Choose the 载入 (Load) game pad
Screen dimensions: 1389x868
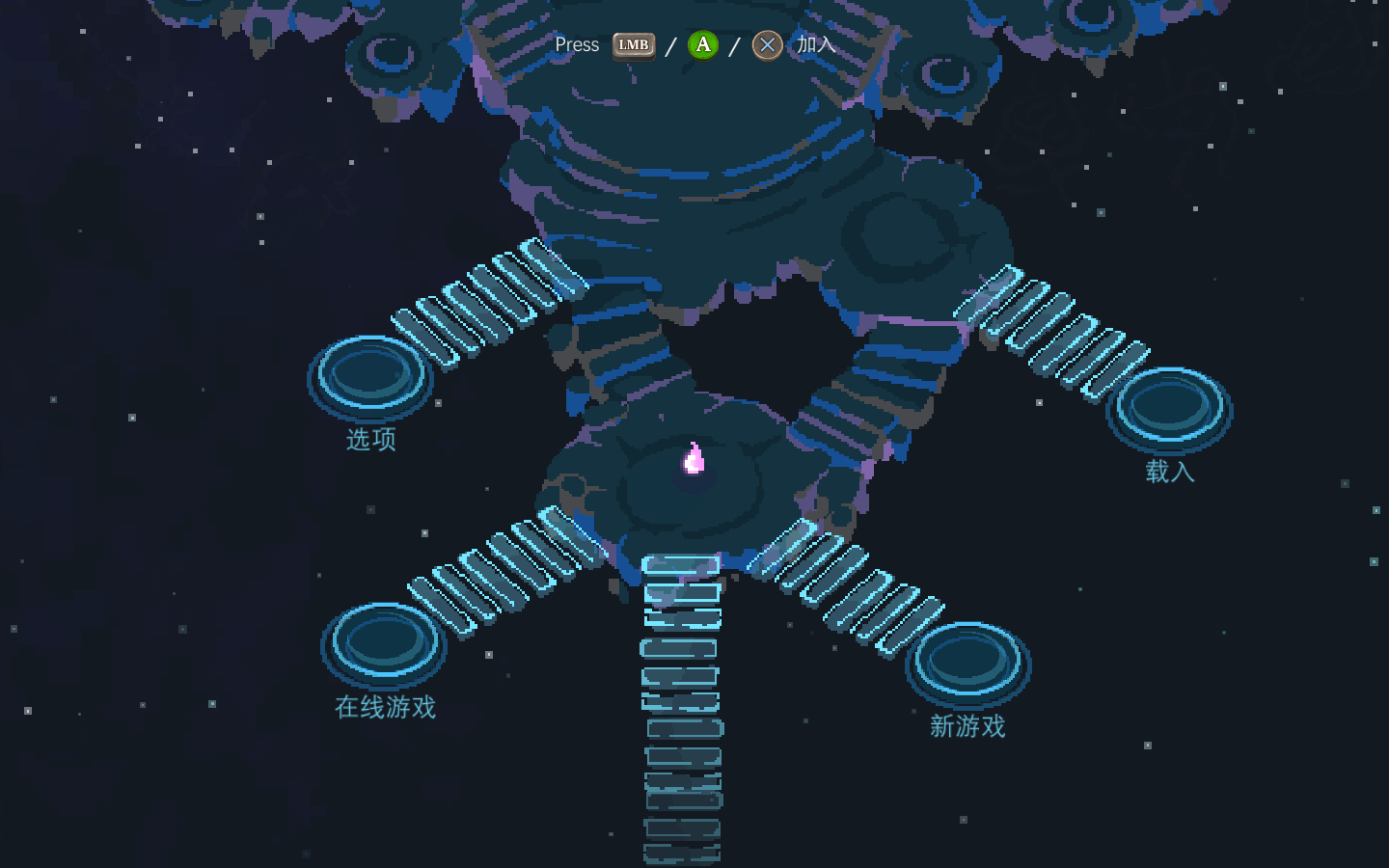tap(1169, 407)
